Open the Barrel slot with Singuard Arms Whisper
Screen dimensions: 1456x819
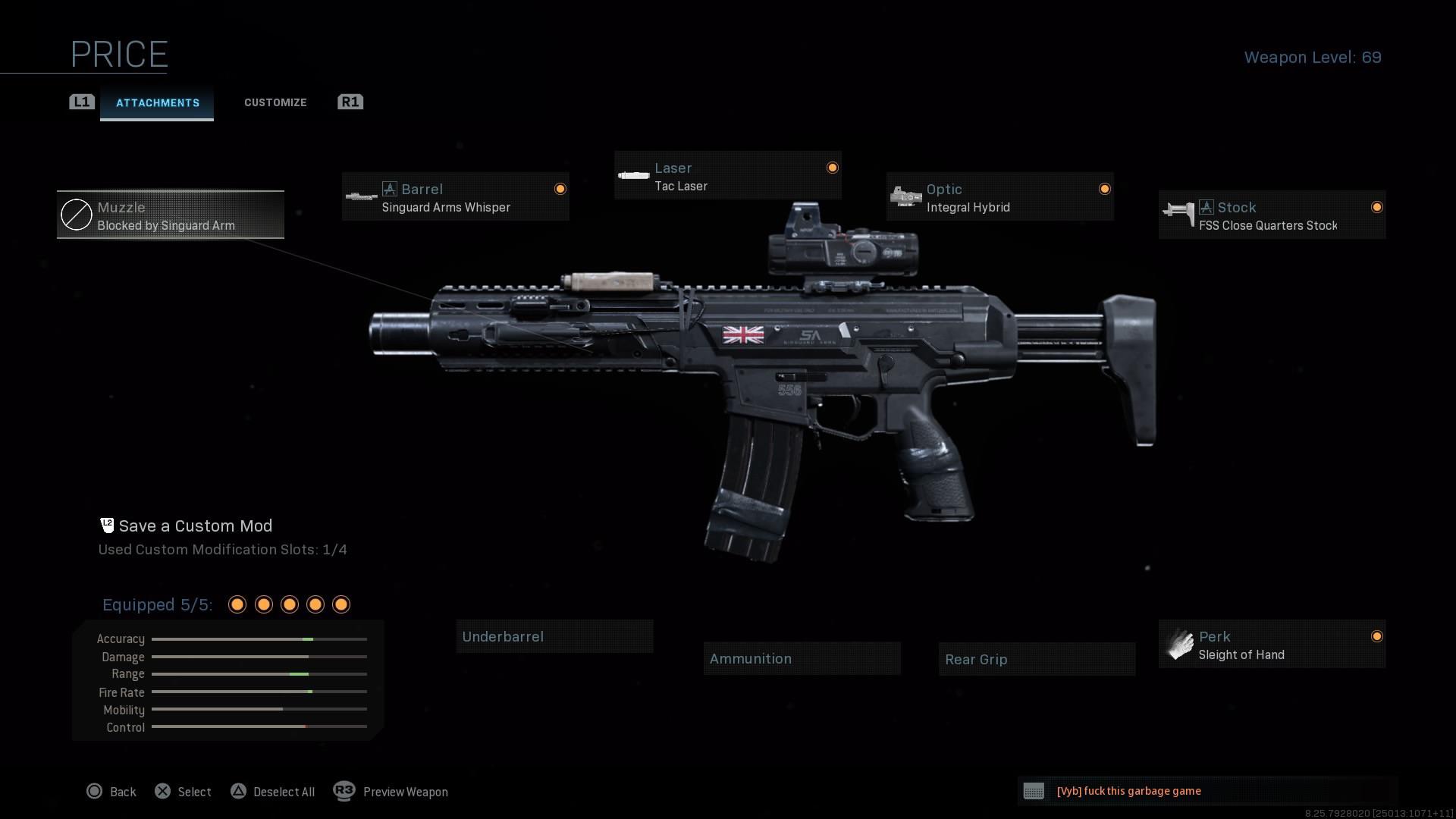point(455,197)
